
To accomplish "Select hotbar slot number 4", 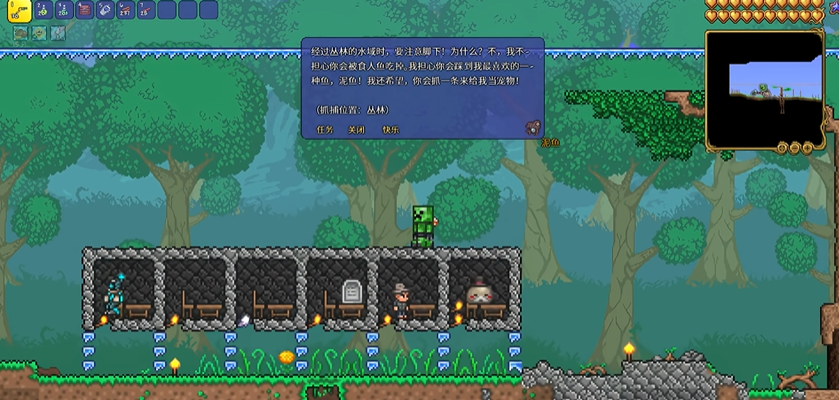I will click(x=86, y=10).
